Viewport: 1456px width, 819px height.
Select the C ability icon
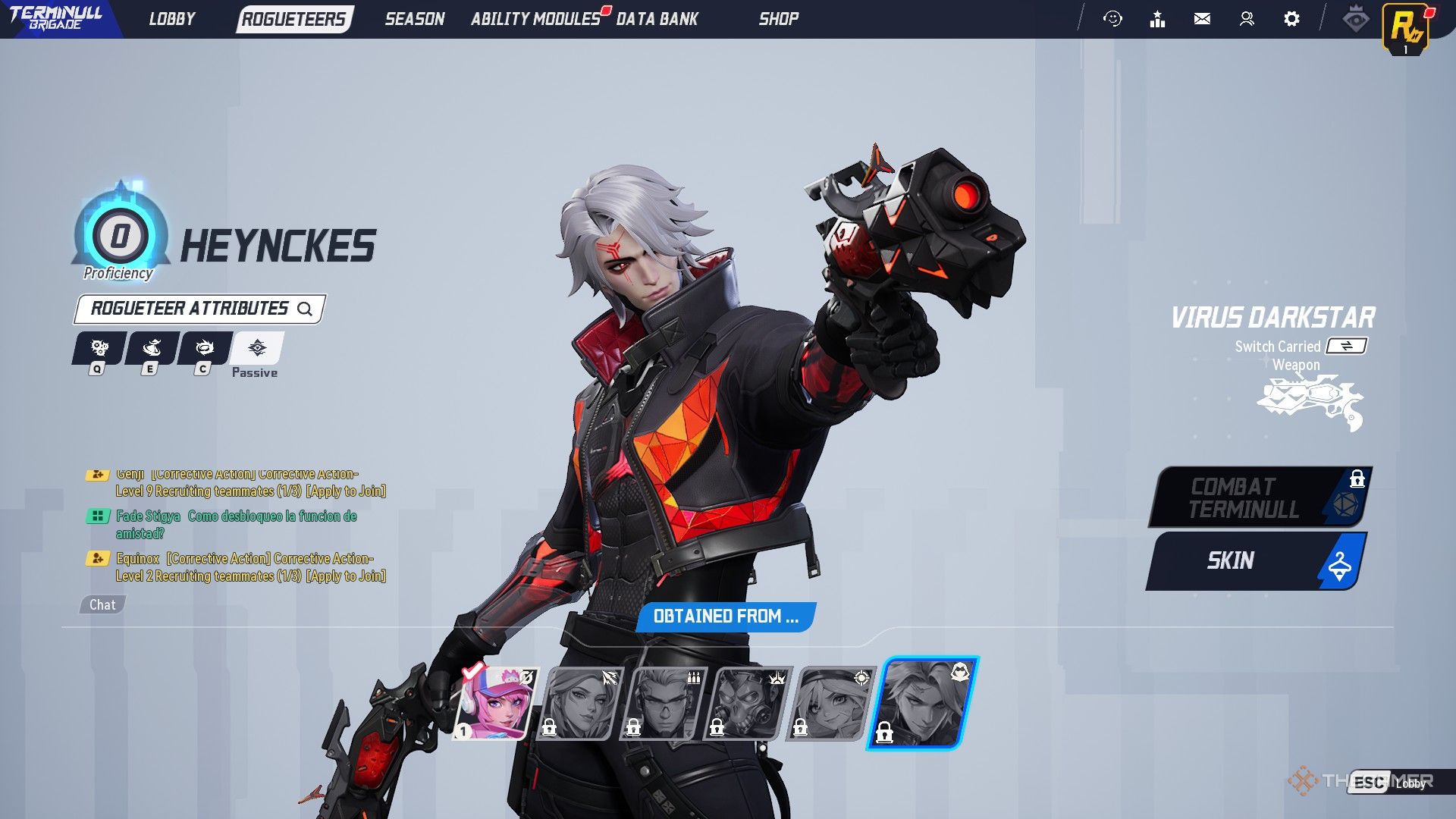[204, 349]
